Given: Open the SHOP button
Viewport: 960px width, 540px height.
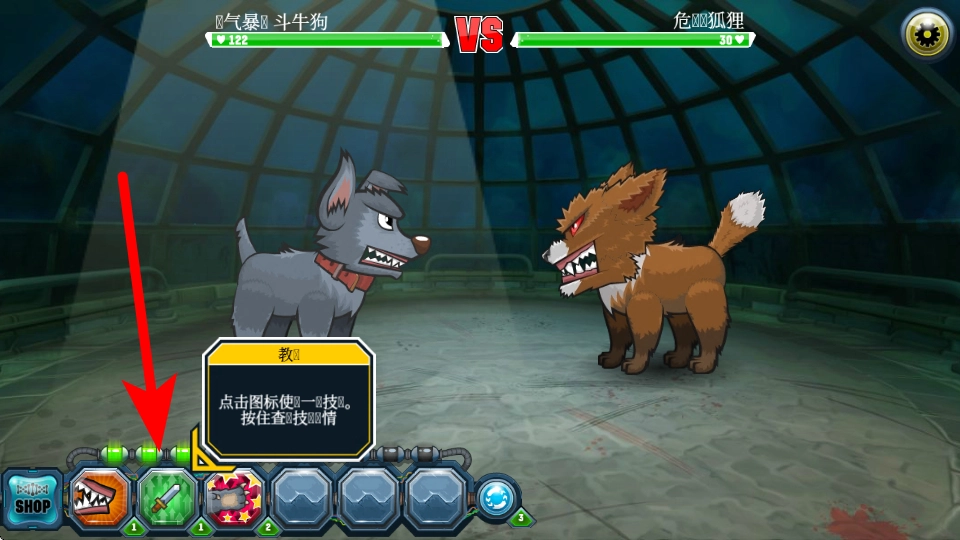Looking at the screenshot, I should pyautogui.click(x=32, y=498).
